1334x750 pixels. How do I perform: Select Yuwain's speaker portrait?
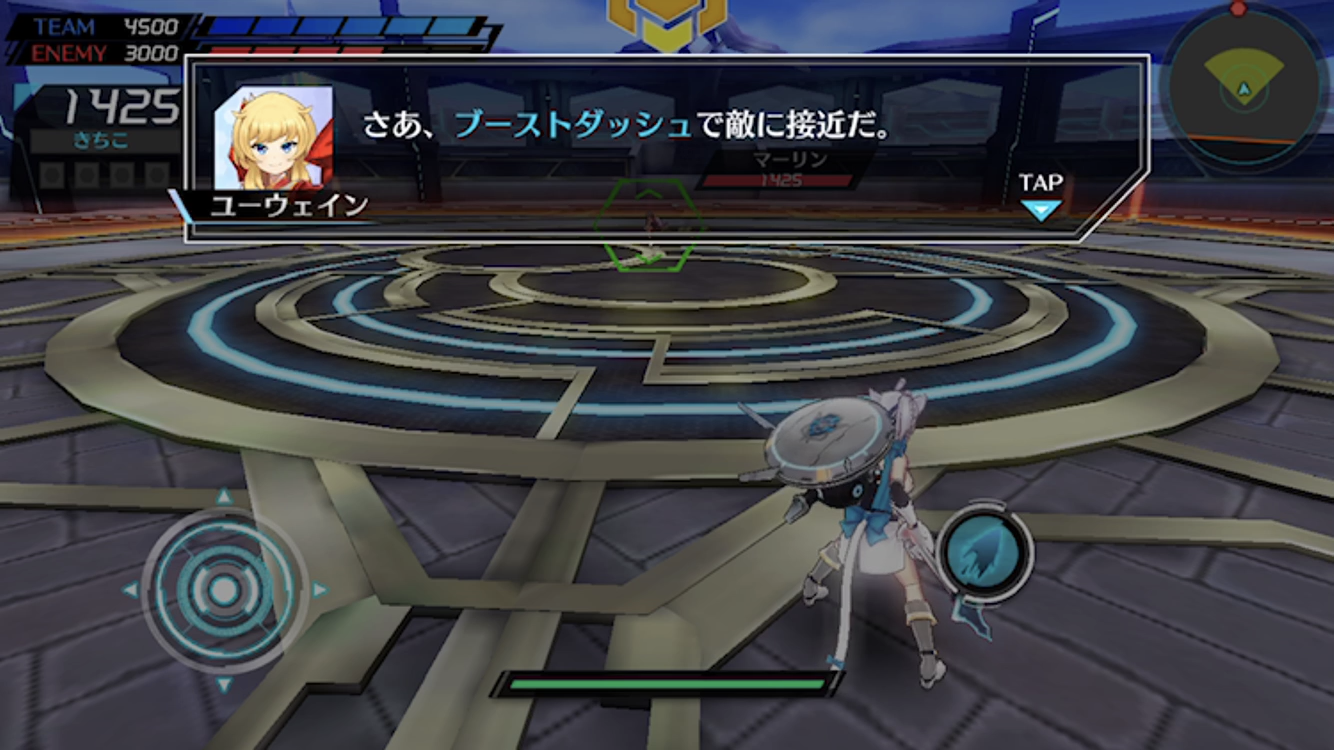273,137
